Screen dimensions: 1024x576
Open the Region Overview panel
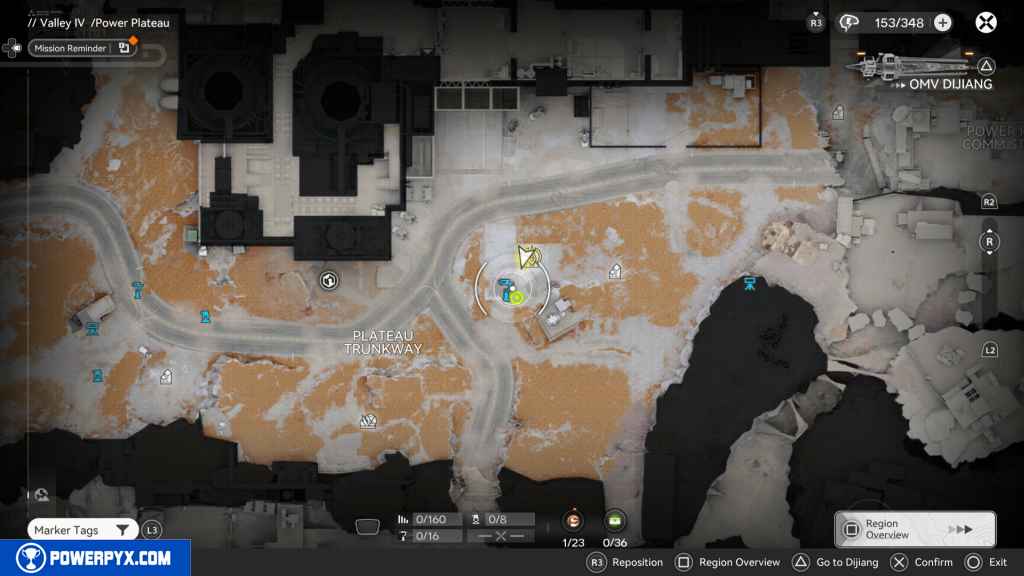pyautogui.click(x=914, y=529)
